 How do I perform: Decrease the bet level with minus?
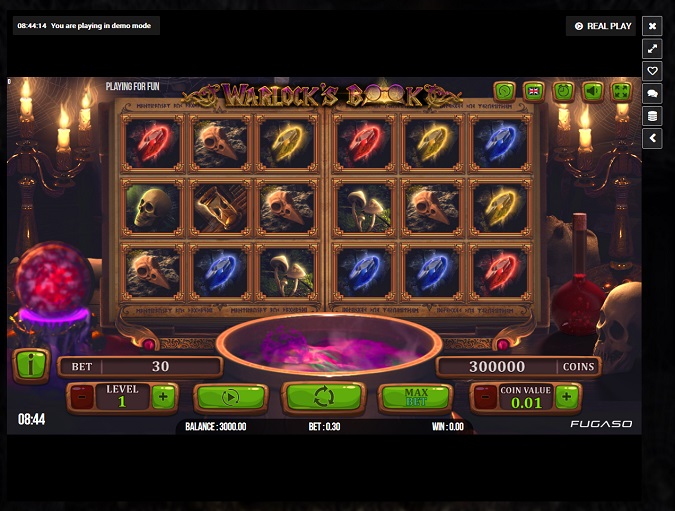(x=80, y=397)
